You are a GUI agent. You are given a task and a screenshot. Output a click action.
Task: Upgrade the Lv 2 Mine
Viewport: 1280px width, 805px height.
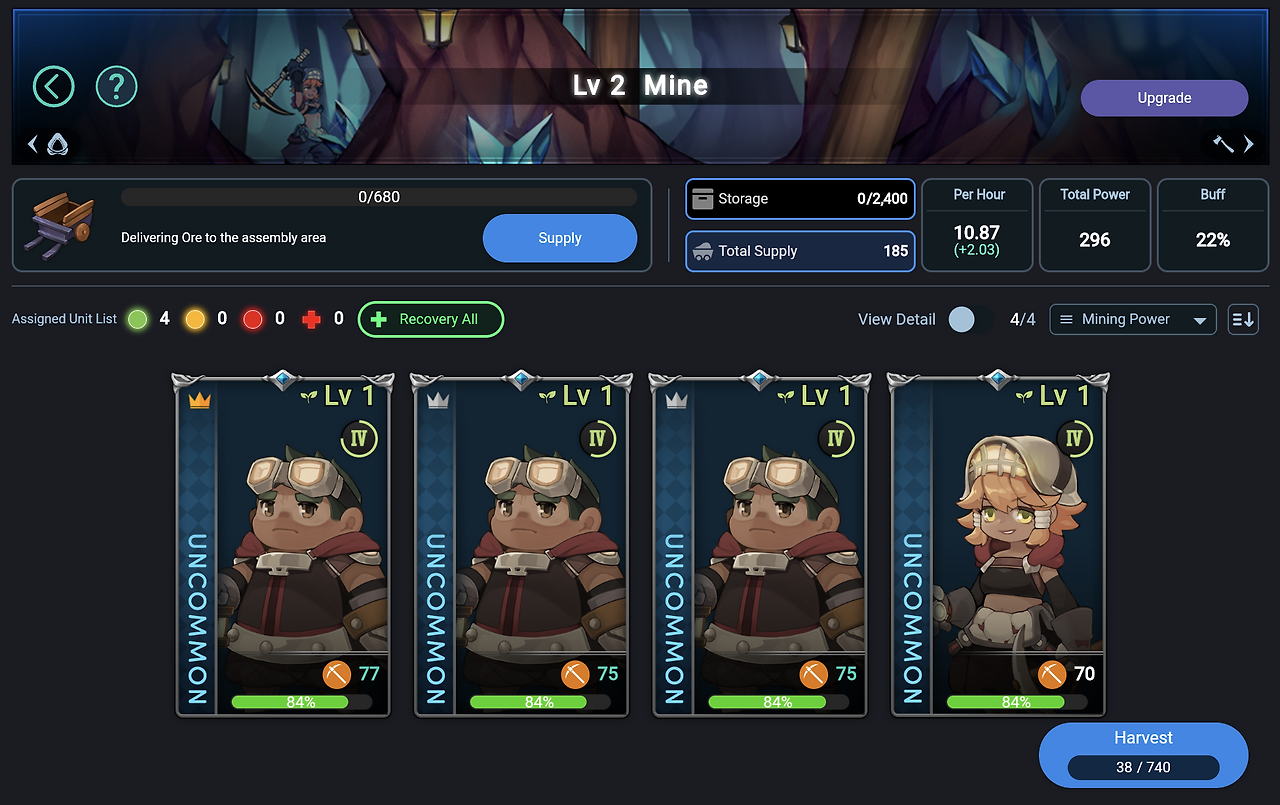coord(1164,98)
